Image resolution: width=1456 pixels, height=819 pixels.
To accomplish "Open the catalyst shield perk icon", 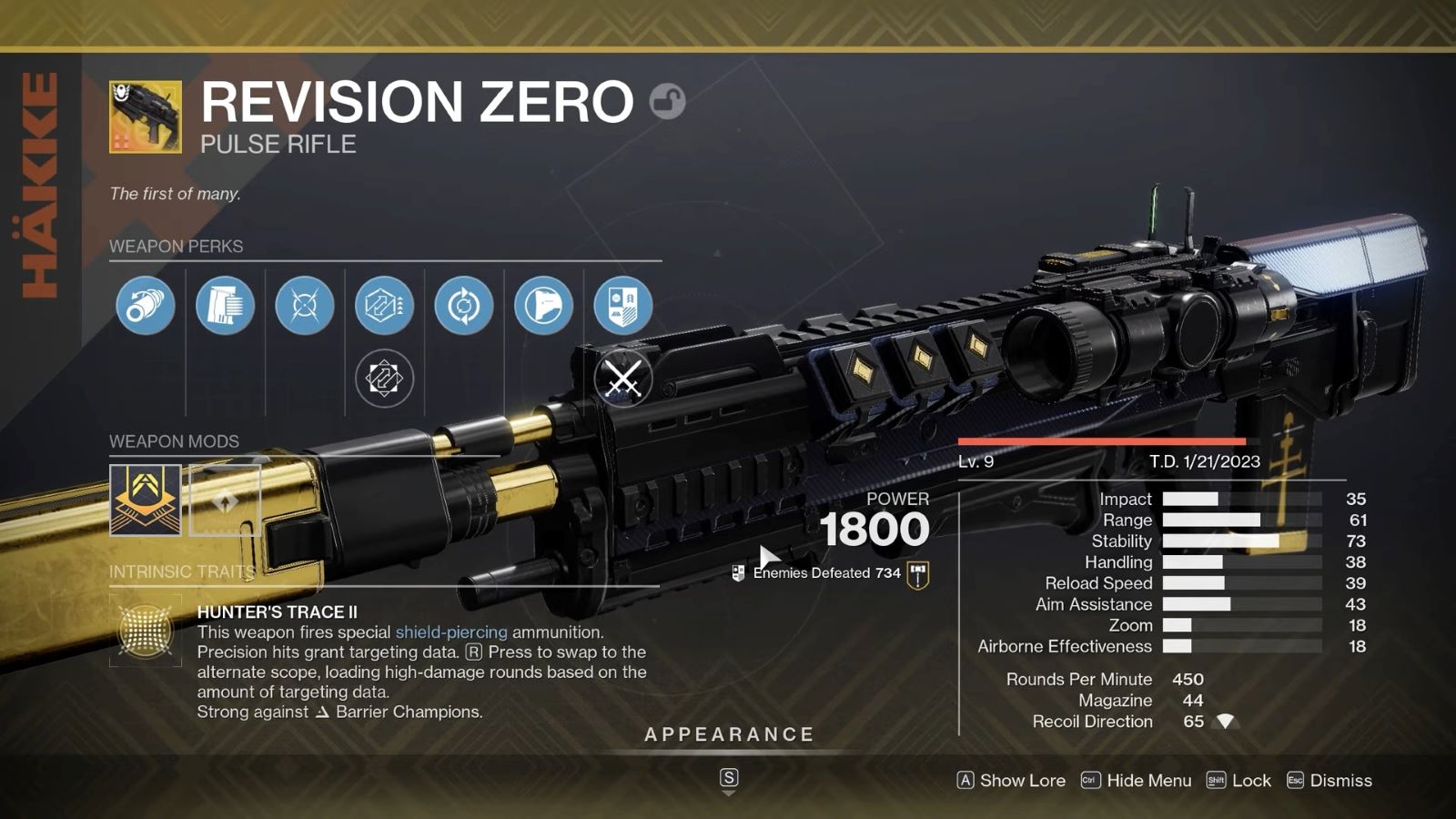I will 622,307.
